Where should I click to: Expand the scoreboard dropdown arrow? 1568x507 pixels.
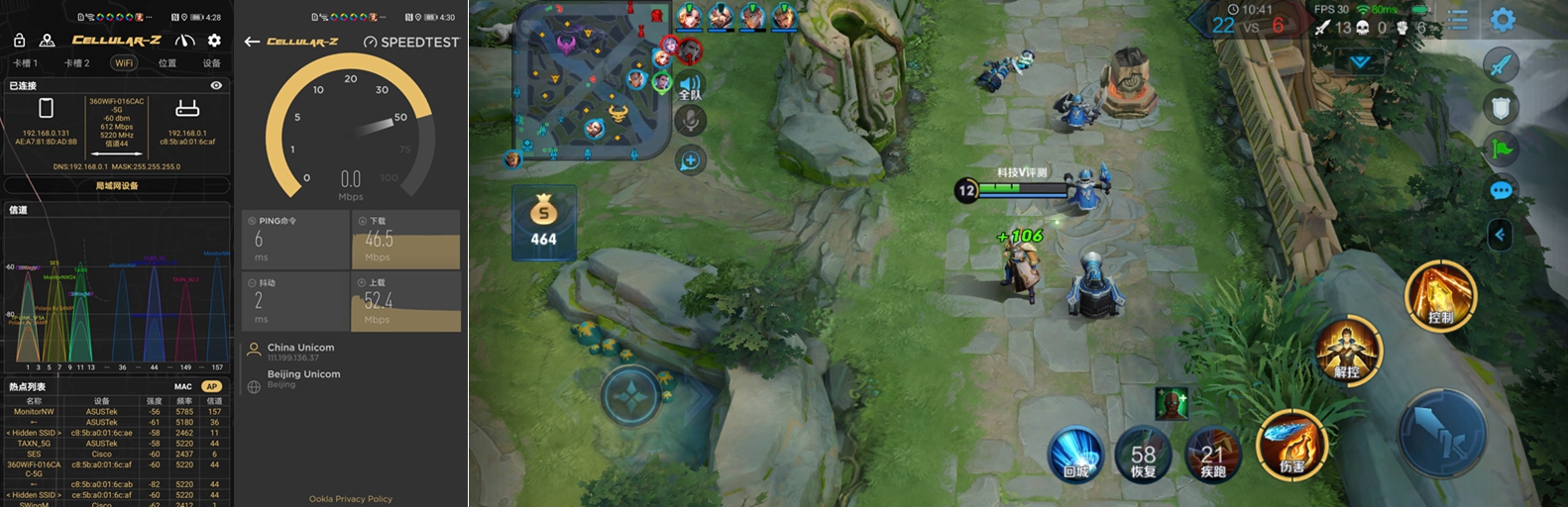coord(1360,62)
